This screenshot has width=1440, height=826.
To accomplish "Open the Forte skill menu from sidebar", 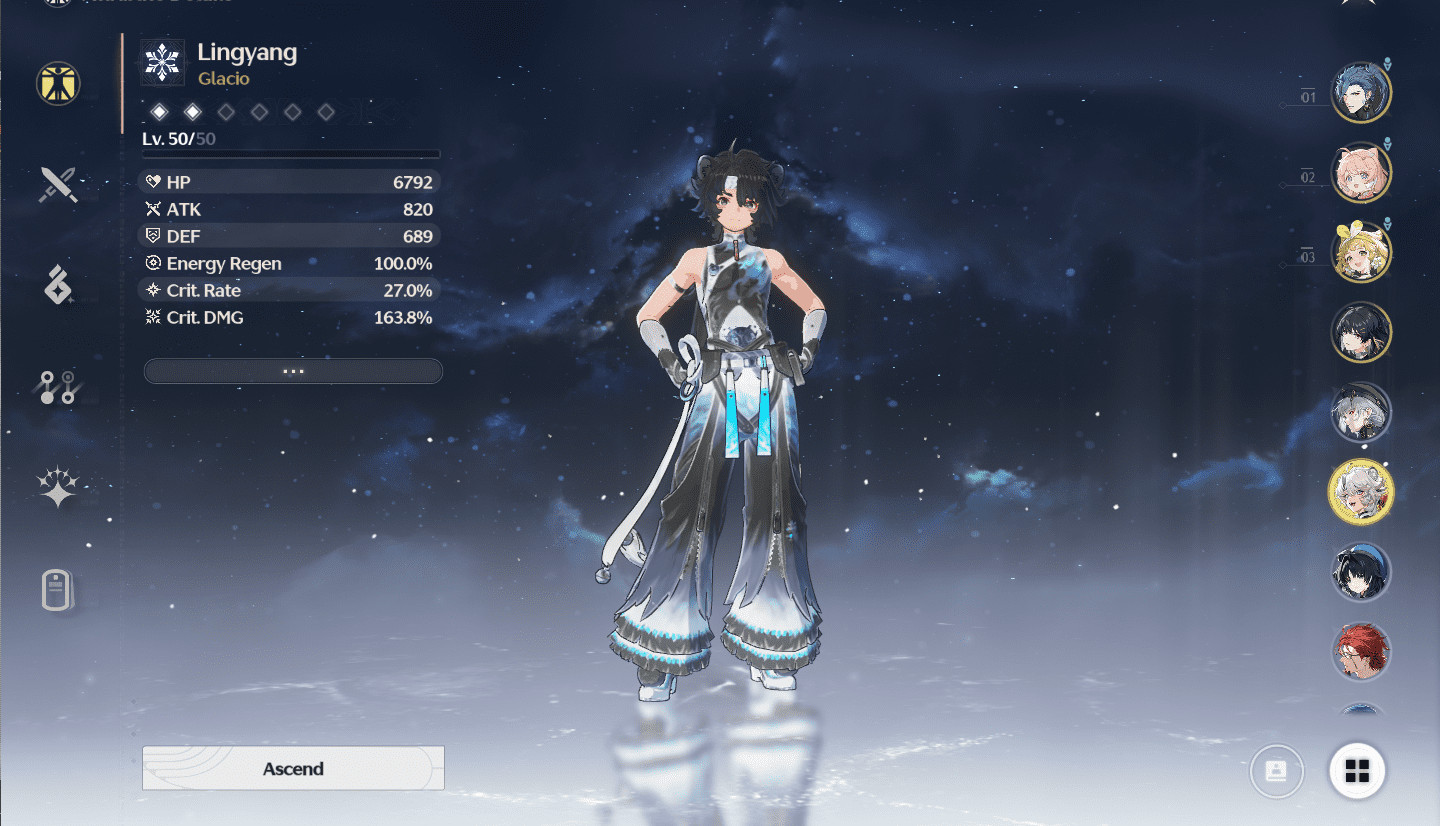I will click(57, 287).
